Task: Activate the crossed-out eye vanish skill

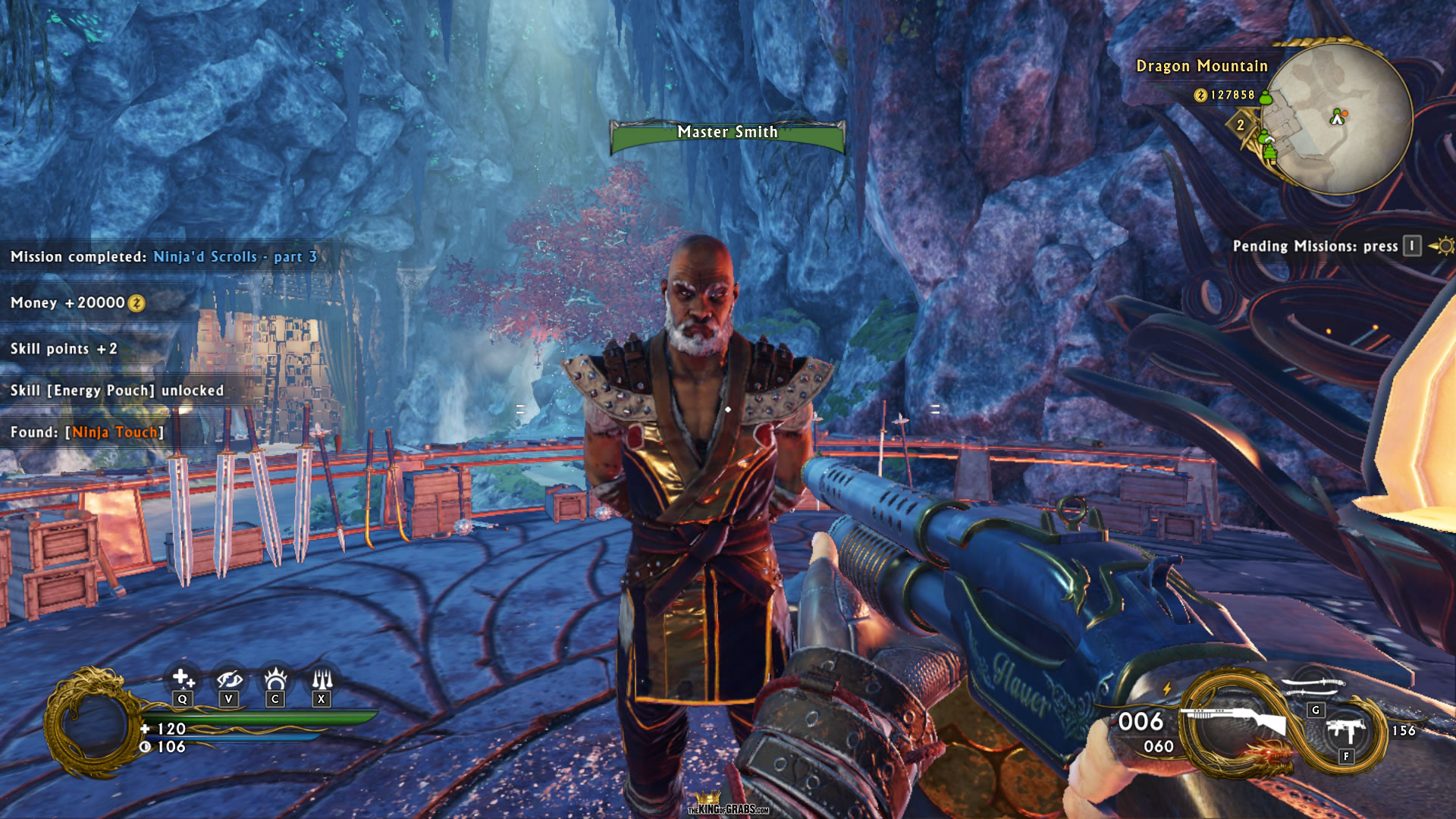Action: [228, 677]
